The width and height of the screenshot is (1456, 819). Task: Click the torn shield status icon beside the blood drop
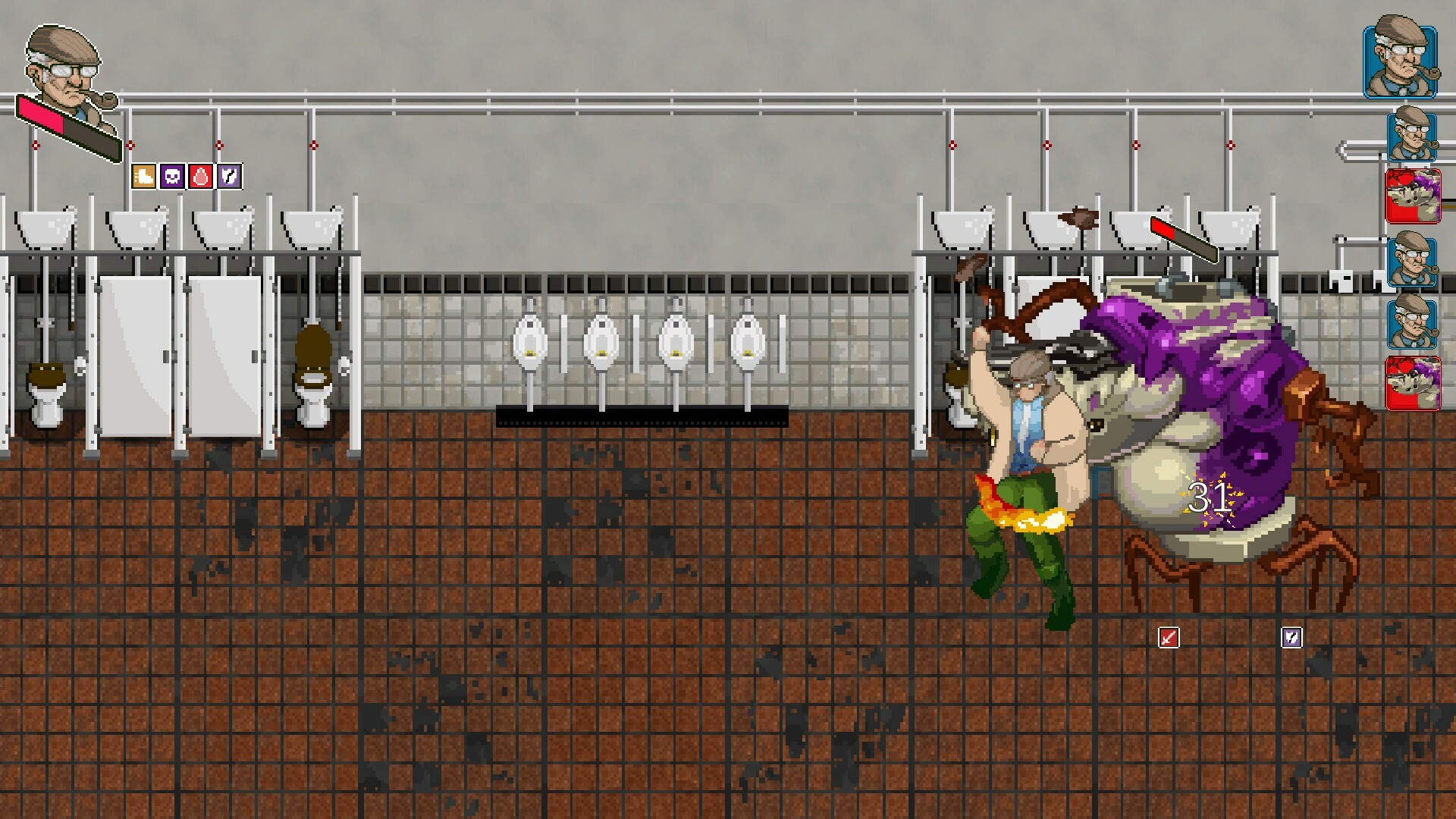(x=231, y=177)
